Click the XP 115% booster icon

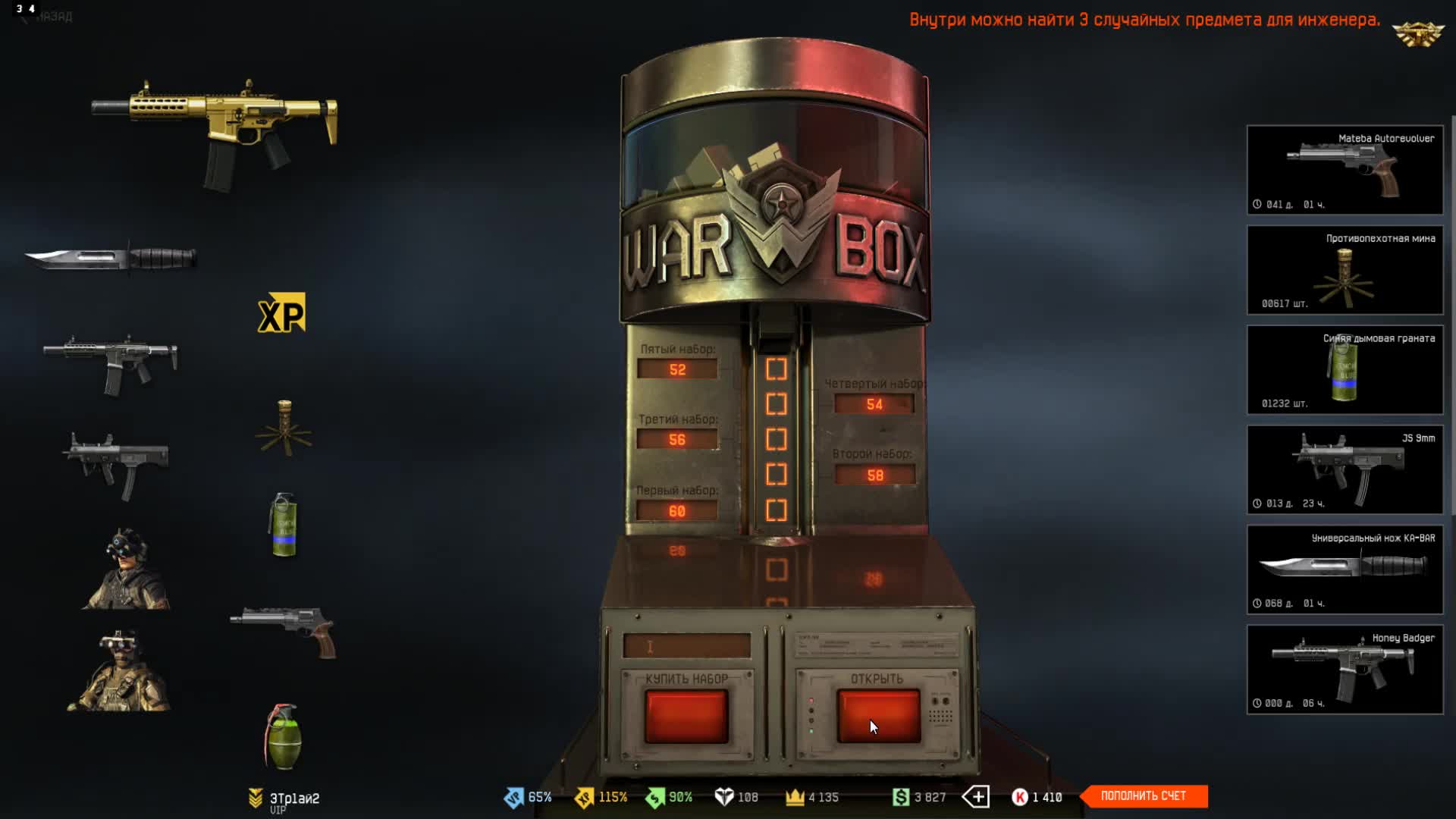[583, 797]
